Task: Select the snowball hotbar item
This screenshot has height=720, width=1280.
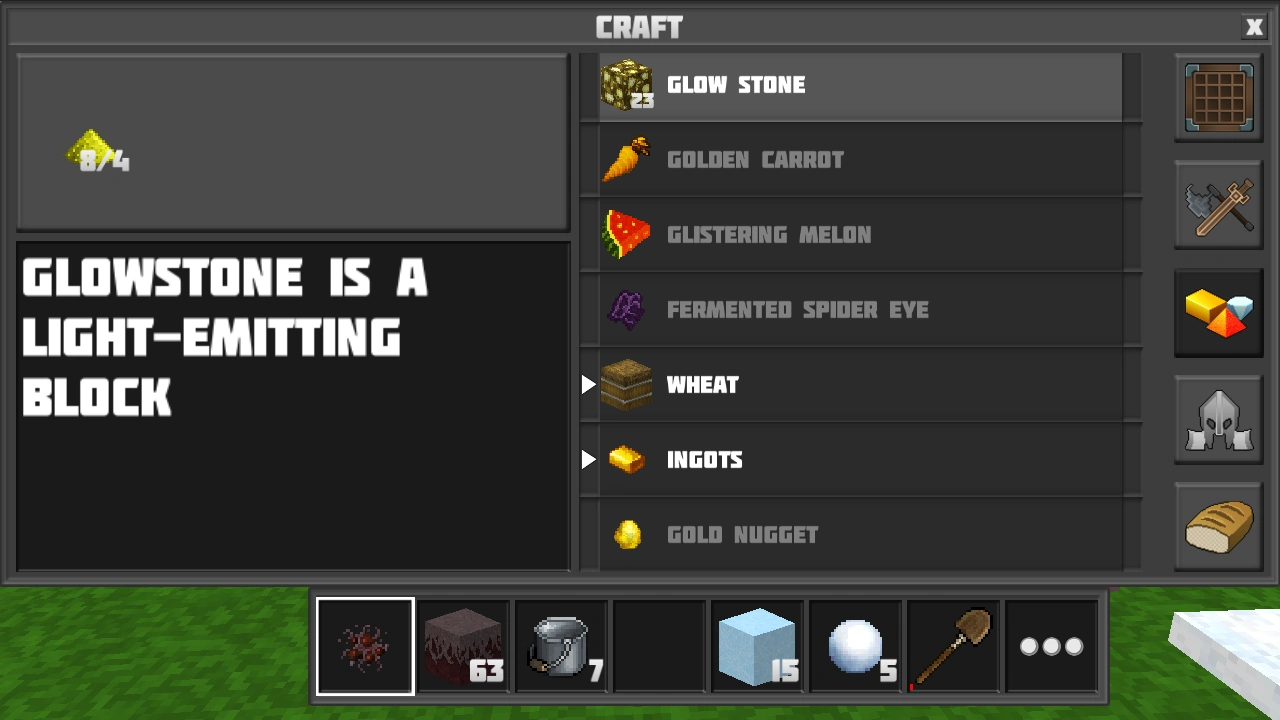Action: click(855, 645)
